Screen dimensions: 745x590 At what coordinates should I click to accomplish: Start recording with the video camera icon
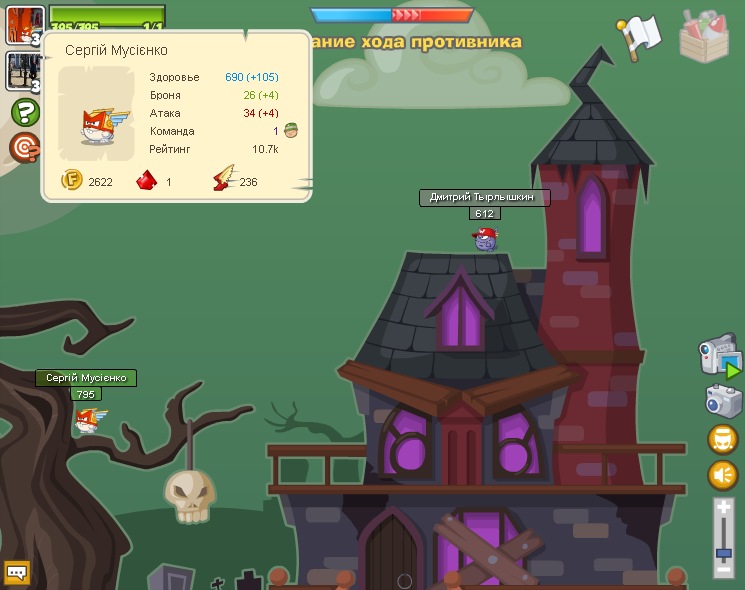coord(720,358)
